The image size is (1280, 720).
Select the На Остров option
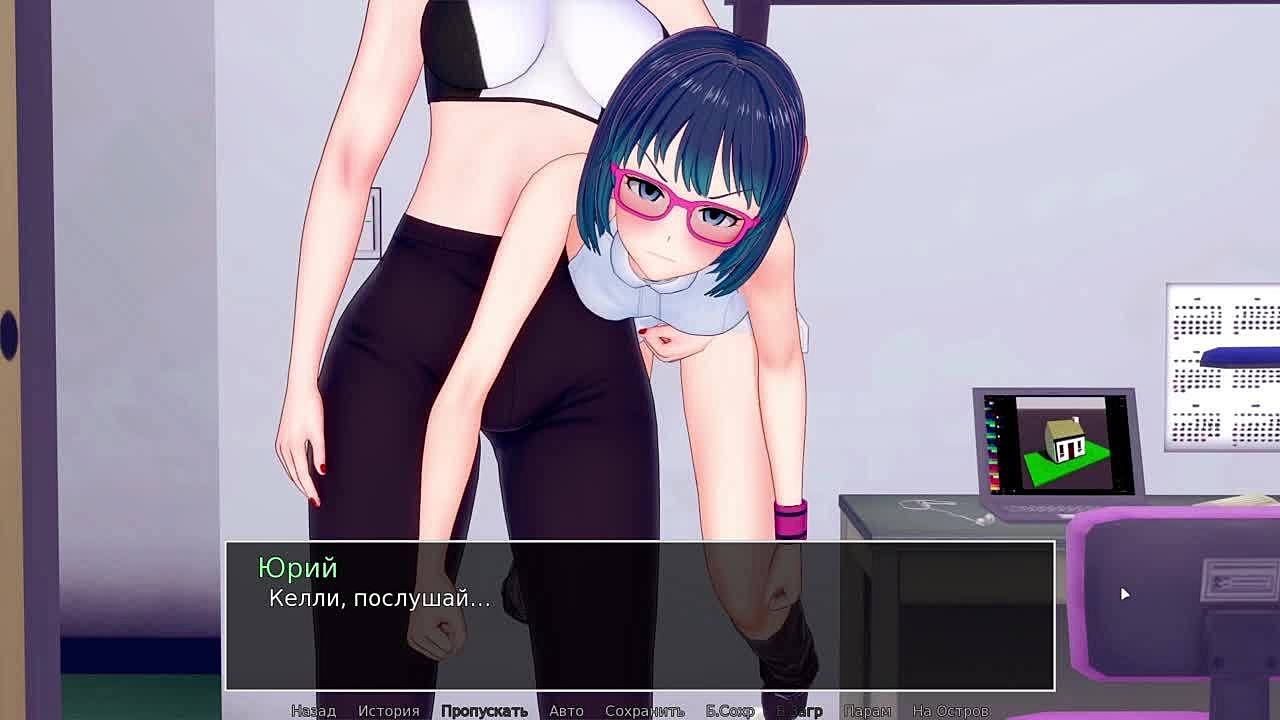950,711
